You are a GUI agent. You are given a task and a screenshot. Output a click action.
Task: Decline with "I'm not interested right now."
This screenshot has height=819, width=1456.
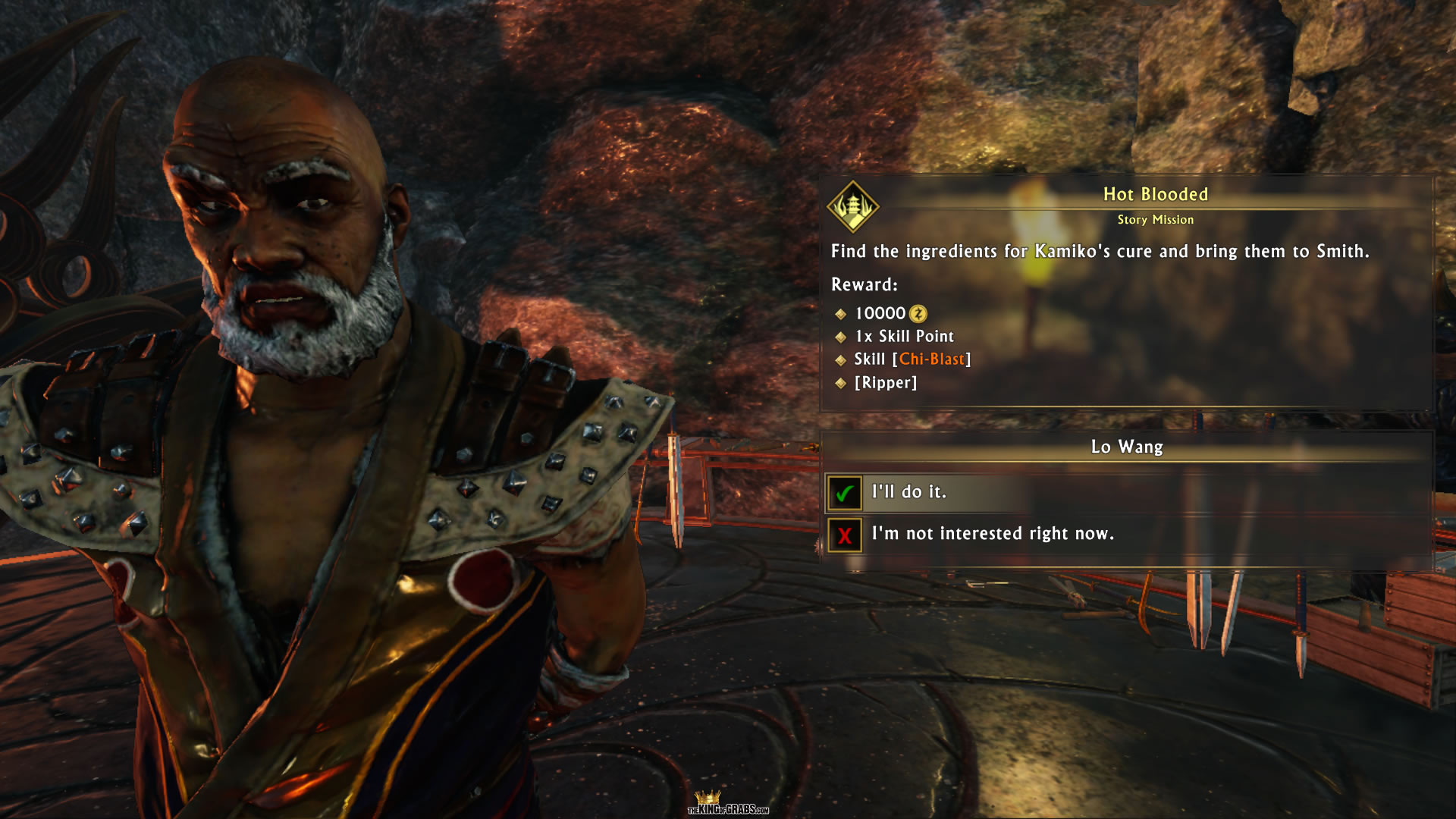click(992, 534)
